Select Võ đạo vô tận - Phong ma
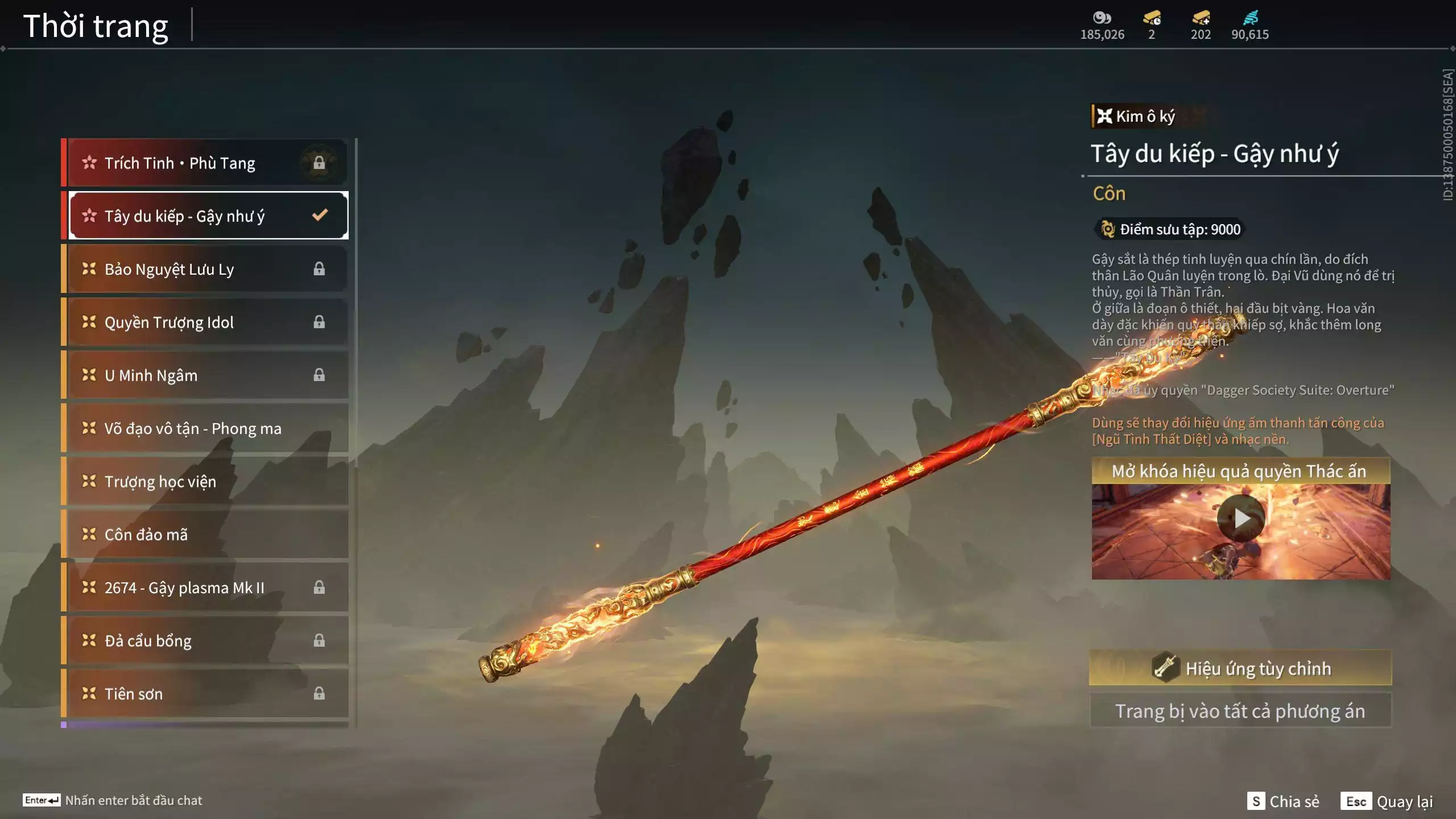This screenshot has height=819, width=1456. [x=205, y=428]
